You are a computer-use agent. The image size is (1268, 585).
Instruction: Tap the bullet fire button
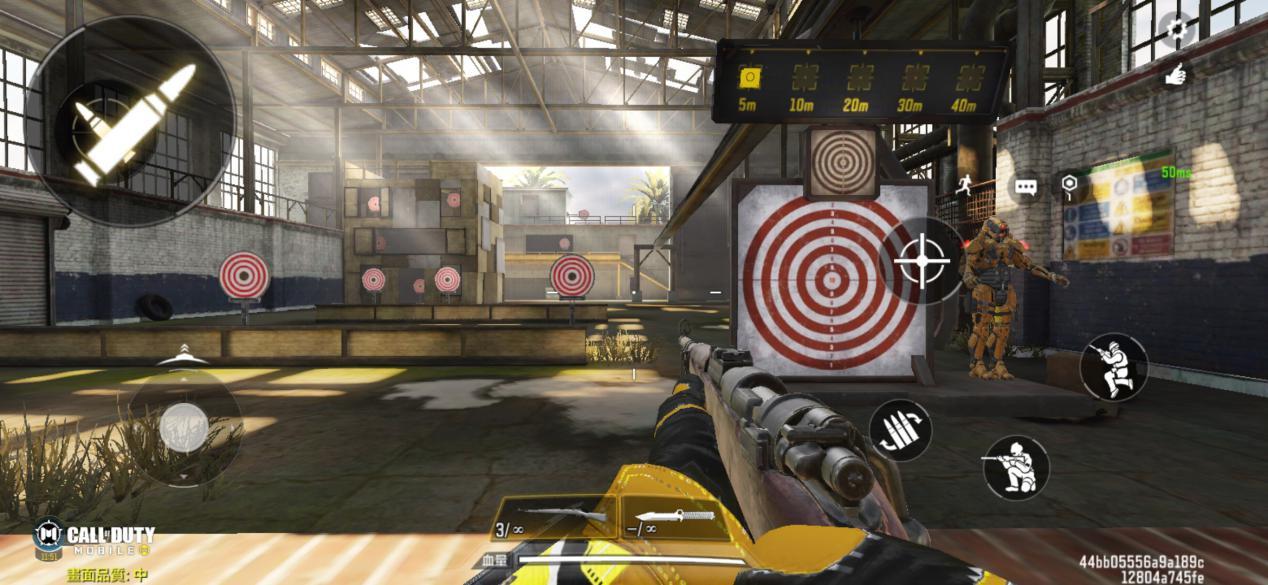click(x=131, y=121)
